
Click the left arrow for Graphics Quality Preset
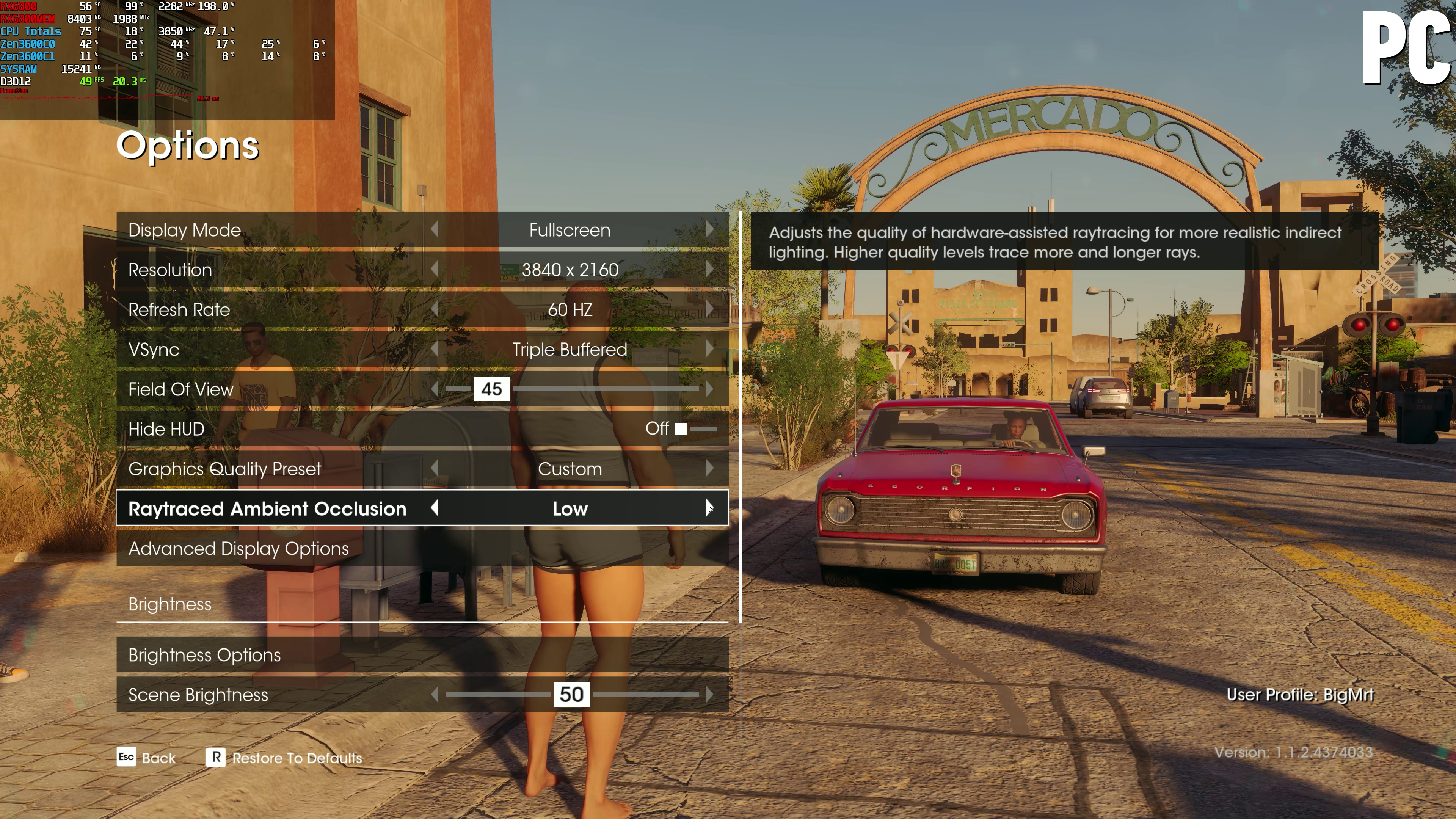(x=435, y=468)
